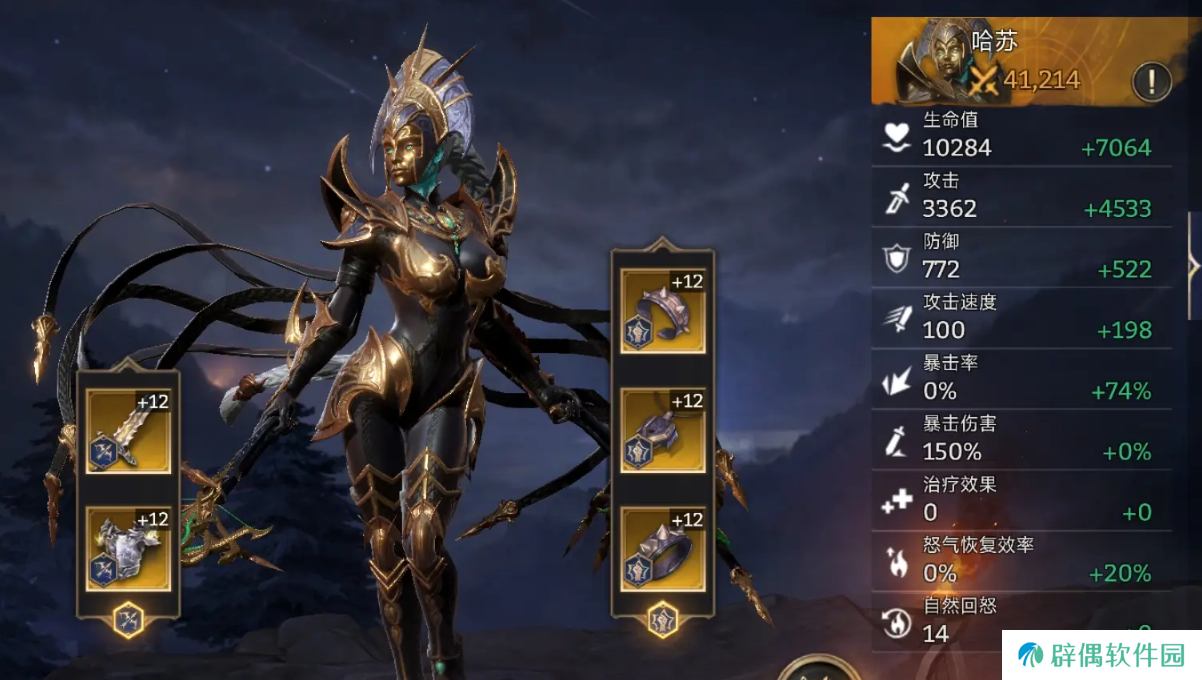Click the hexagon badge under accessory slots
The image size is (1202, 680).
tap(662, 619)
